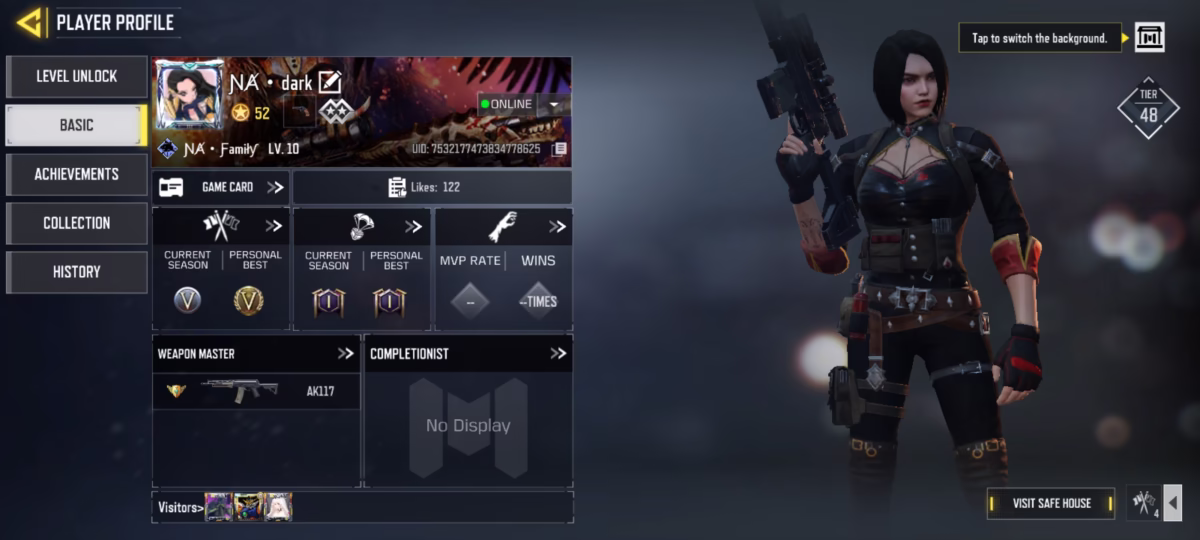Open the Achievements tab
Screen dimensions: 1200x540
(x=77, y=174)
